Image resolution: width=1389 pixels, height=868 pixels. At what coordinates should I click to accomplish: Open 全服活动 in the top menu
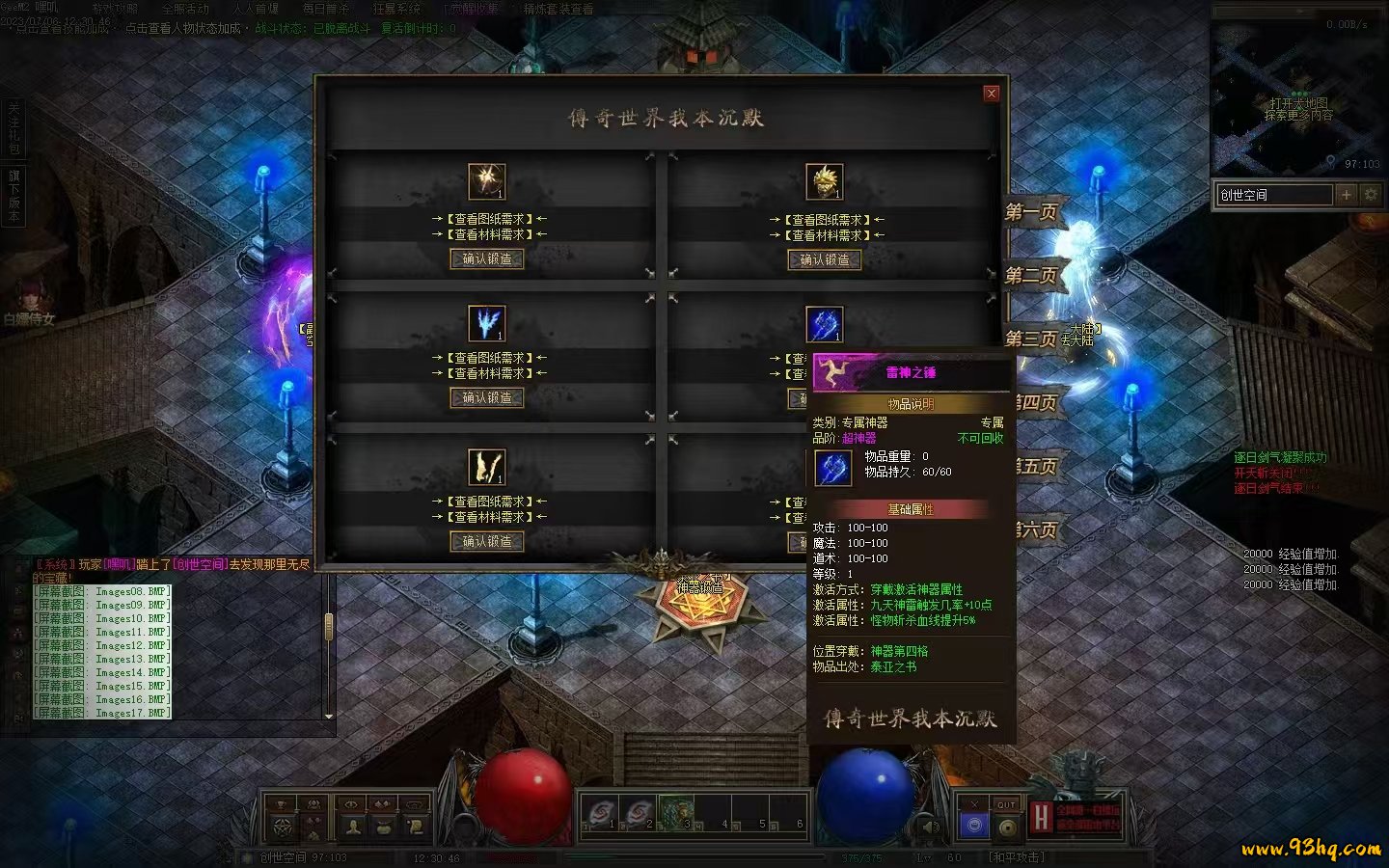185,9
